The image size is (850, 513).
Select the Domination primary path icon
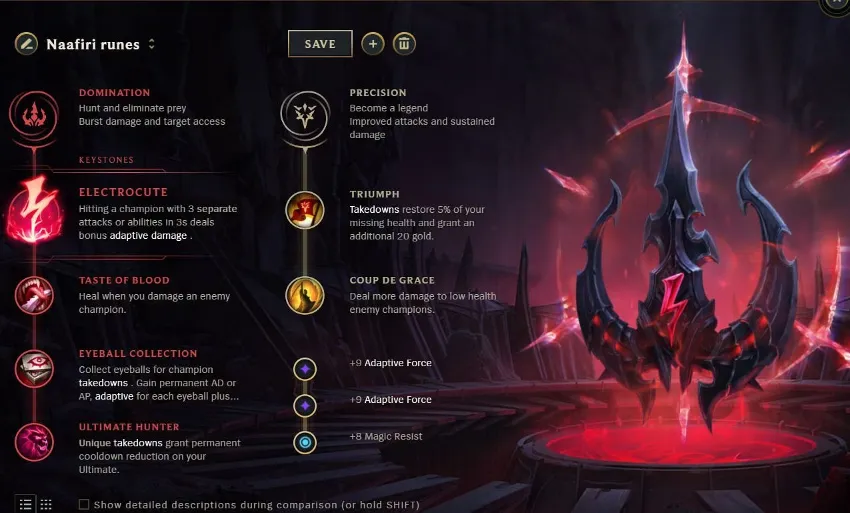(x=33, y=112)
